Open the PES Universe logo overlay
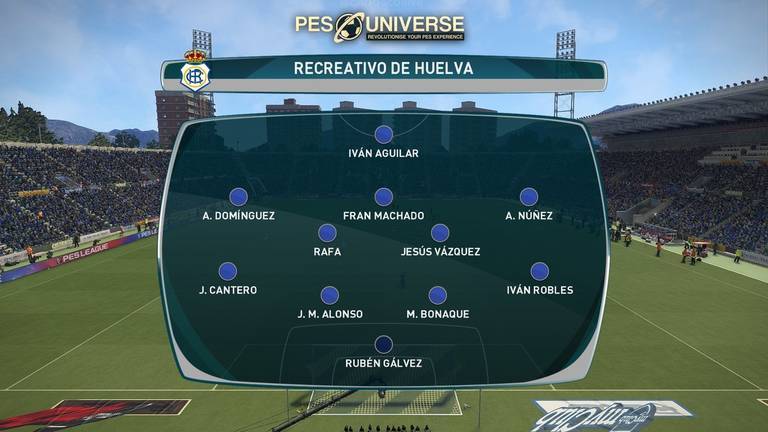 tap(379, 27)
